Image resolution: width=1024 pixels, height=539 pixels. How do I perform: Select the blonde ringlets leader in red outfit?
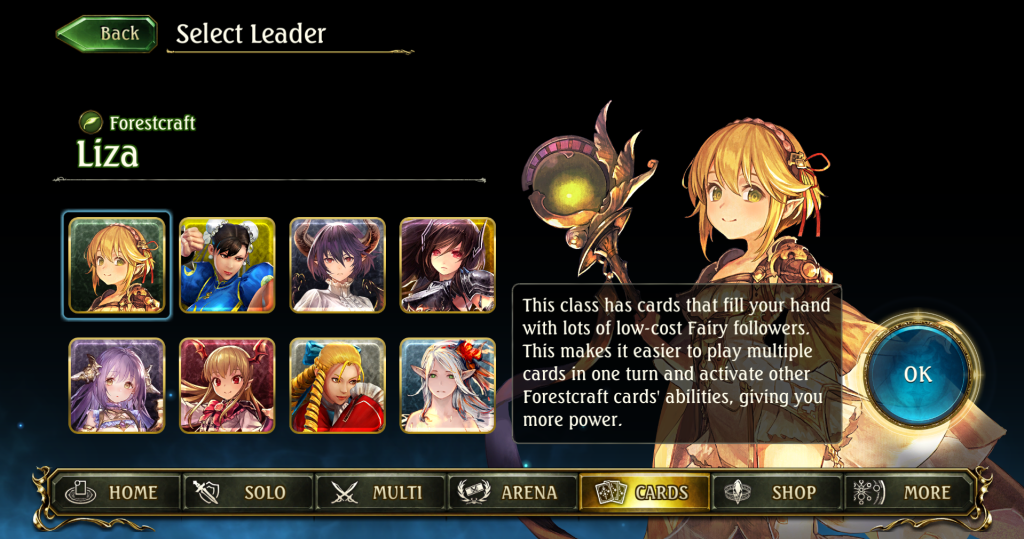[337, 385]
